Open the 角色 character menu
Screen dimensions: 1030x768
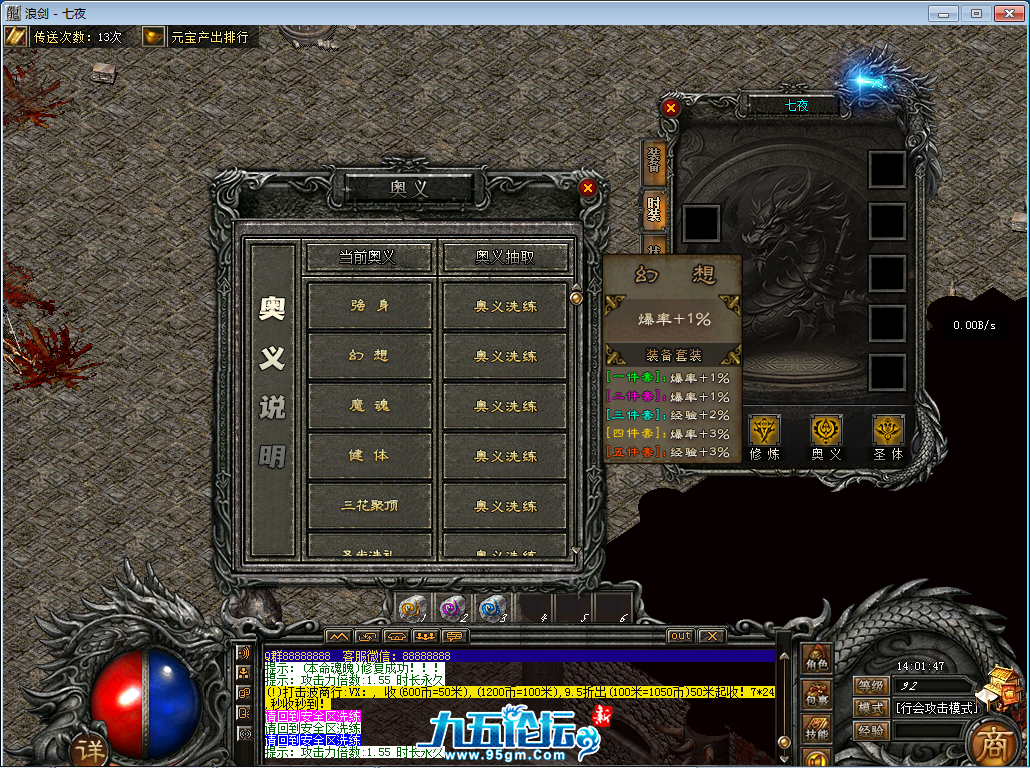click(x=817, y=660)
